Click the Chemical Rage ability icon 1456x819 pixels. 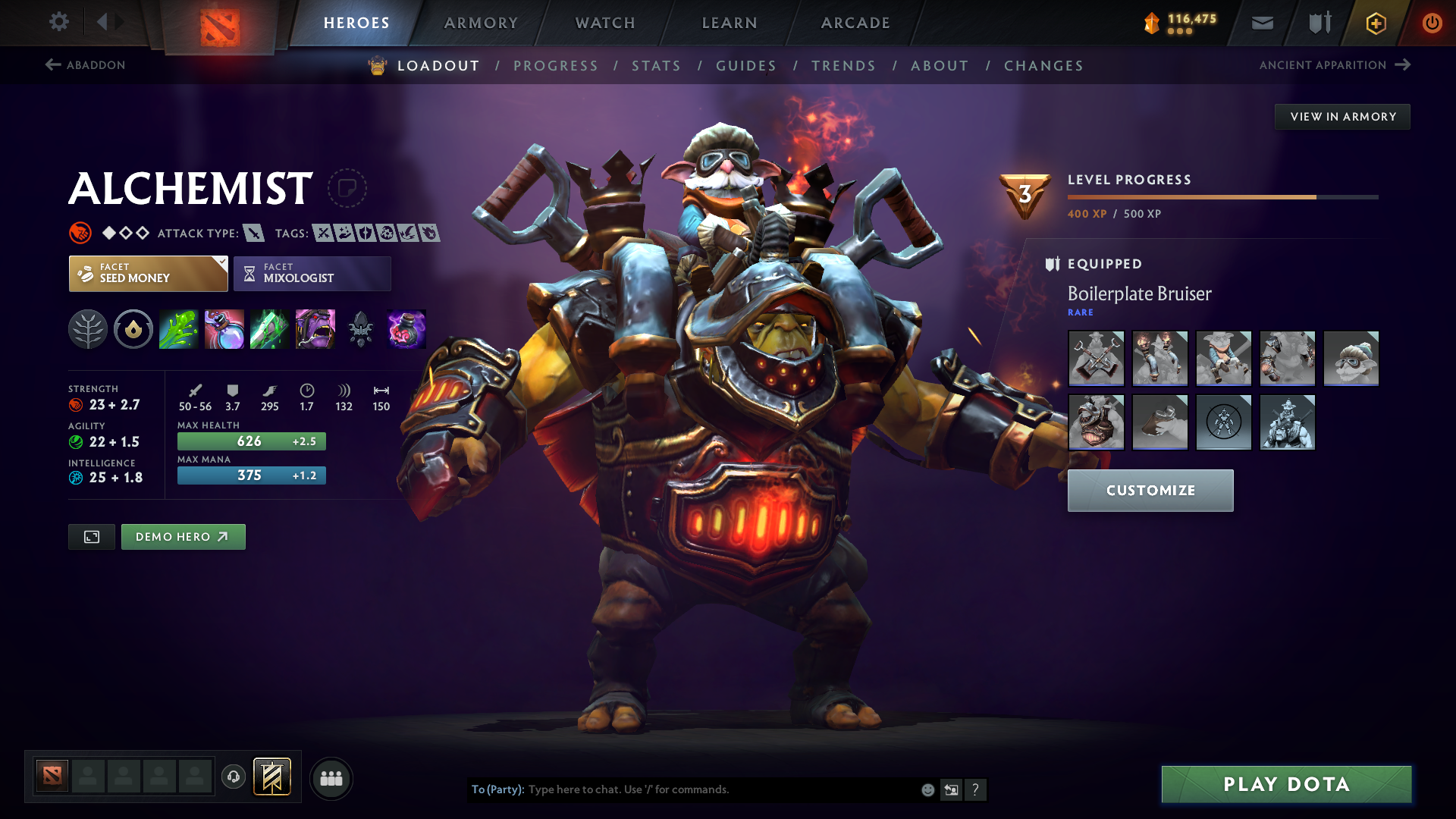[315, 328]
